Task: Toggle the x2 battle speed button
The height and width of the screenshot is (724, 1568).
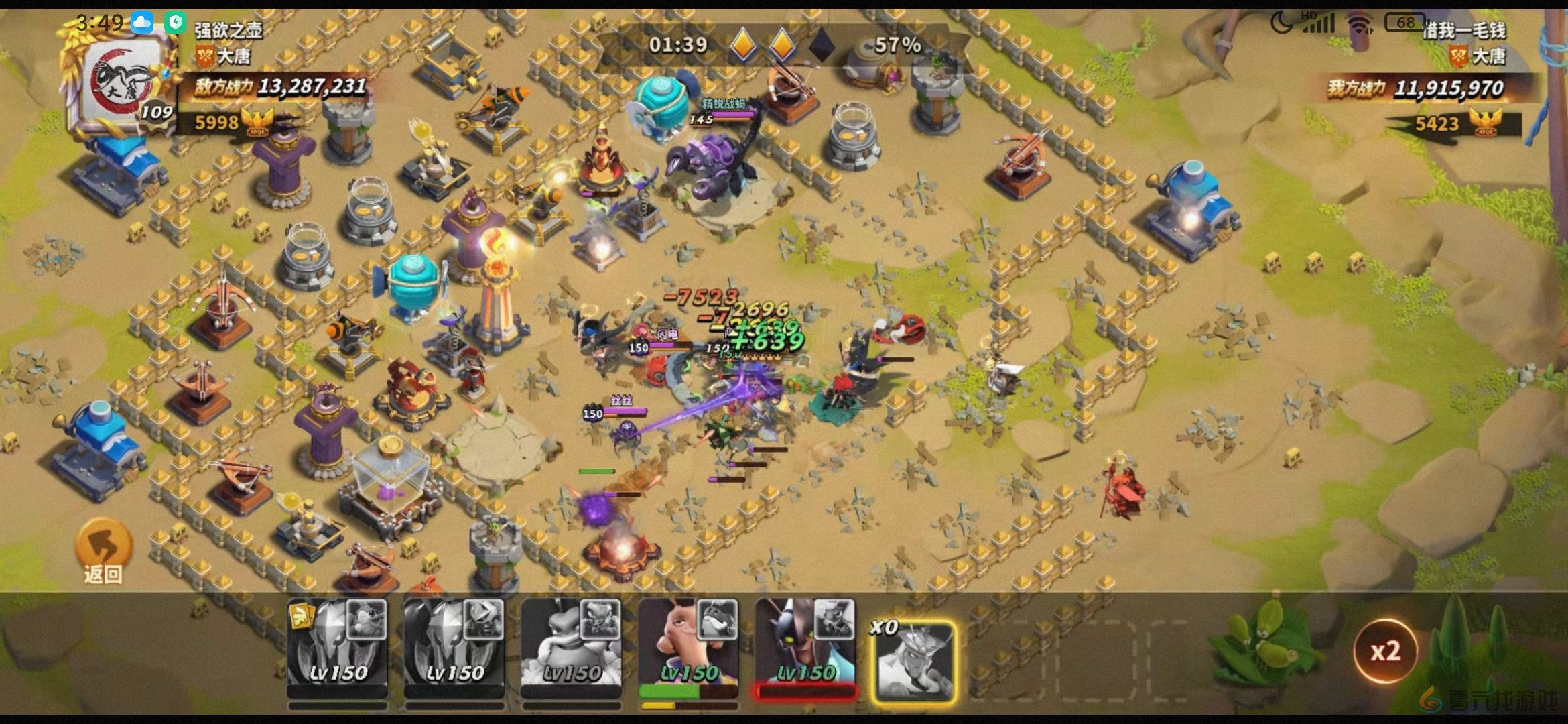Action: click(x=1384, y=651)
